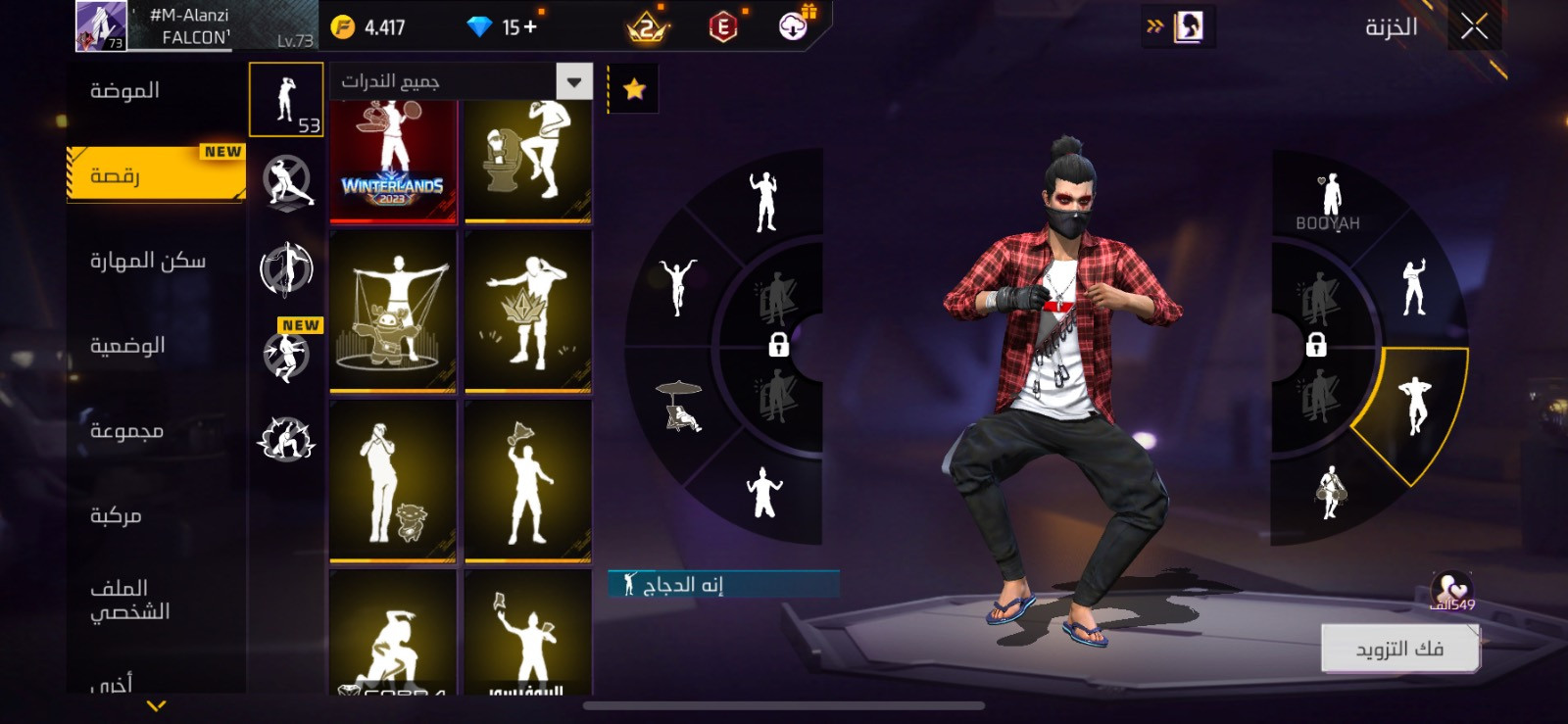Select the BOOYAH emote wheel slot

click(1329, 201)
